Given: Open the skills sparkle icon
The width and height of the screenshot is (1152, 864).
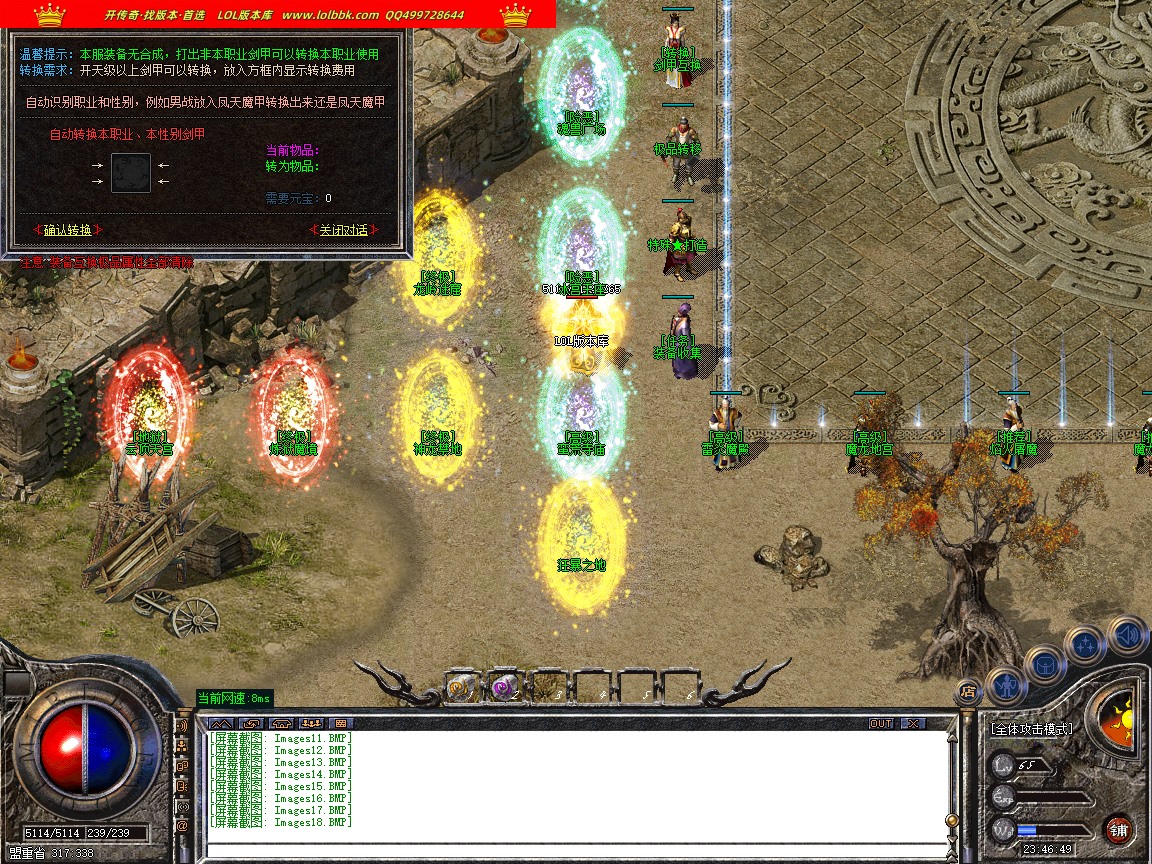Looking at the screenshot, I should (x=1085, y=644).
